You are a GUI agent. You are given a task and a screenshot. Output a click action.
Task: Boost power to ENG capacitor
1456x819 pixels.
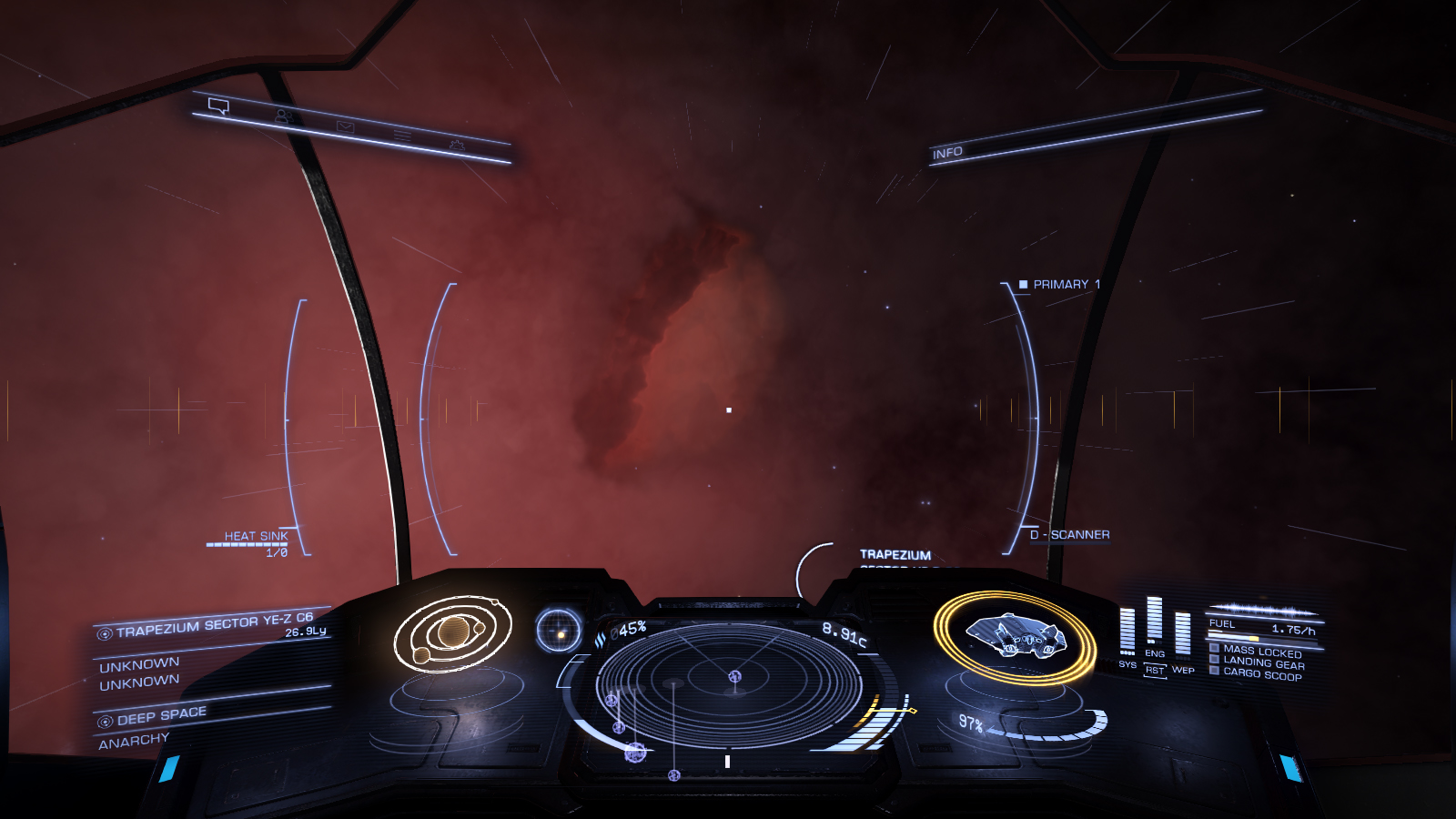click(x=1155, y=652)
